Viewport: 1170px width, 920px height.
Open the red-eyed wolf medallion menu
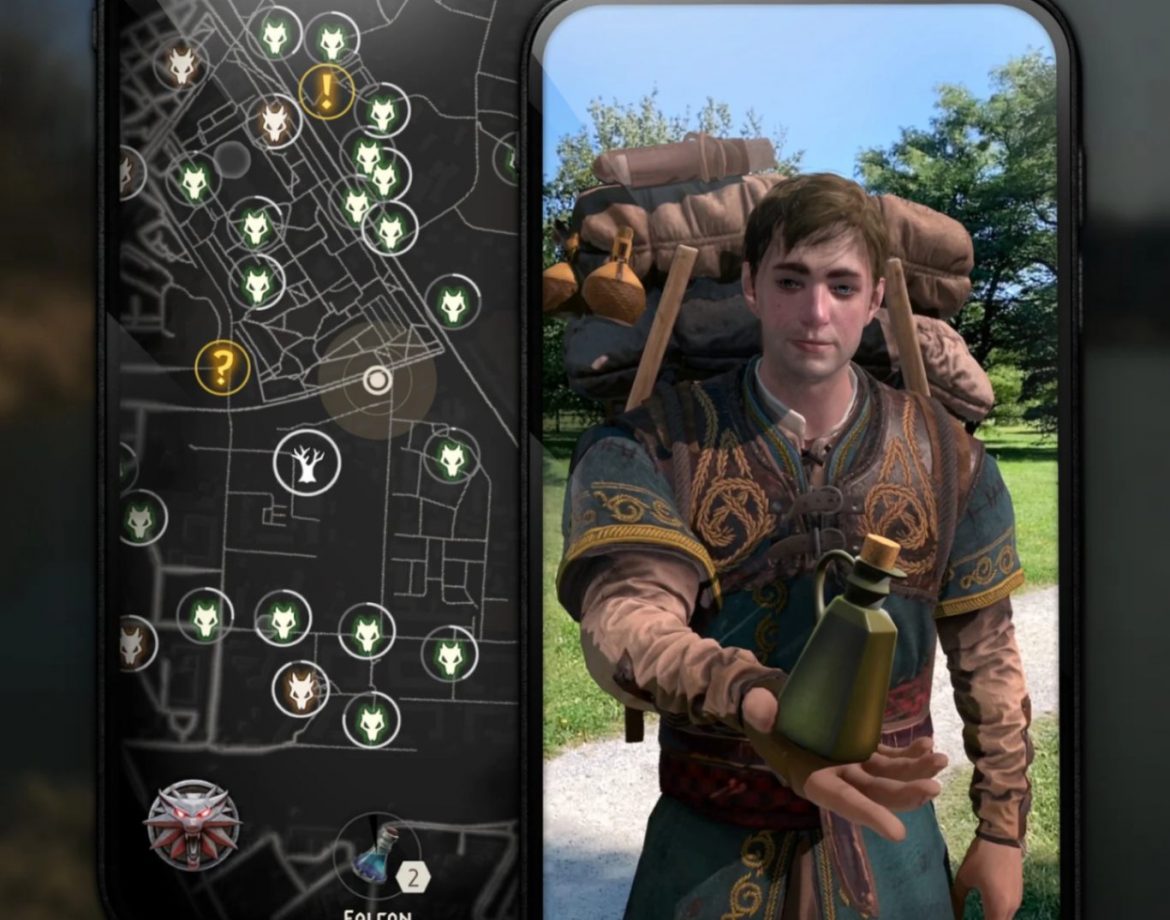pyautogui.click(x=192, y=826)
